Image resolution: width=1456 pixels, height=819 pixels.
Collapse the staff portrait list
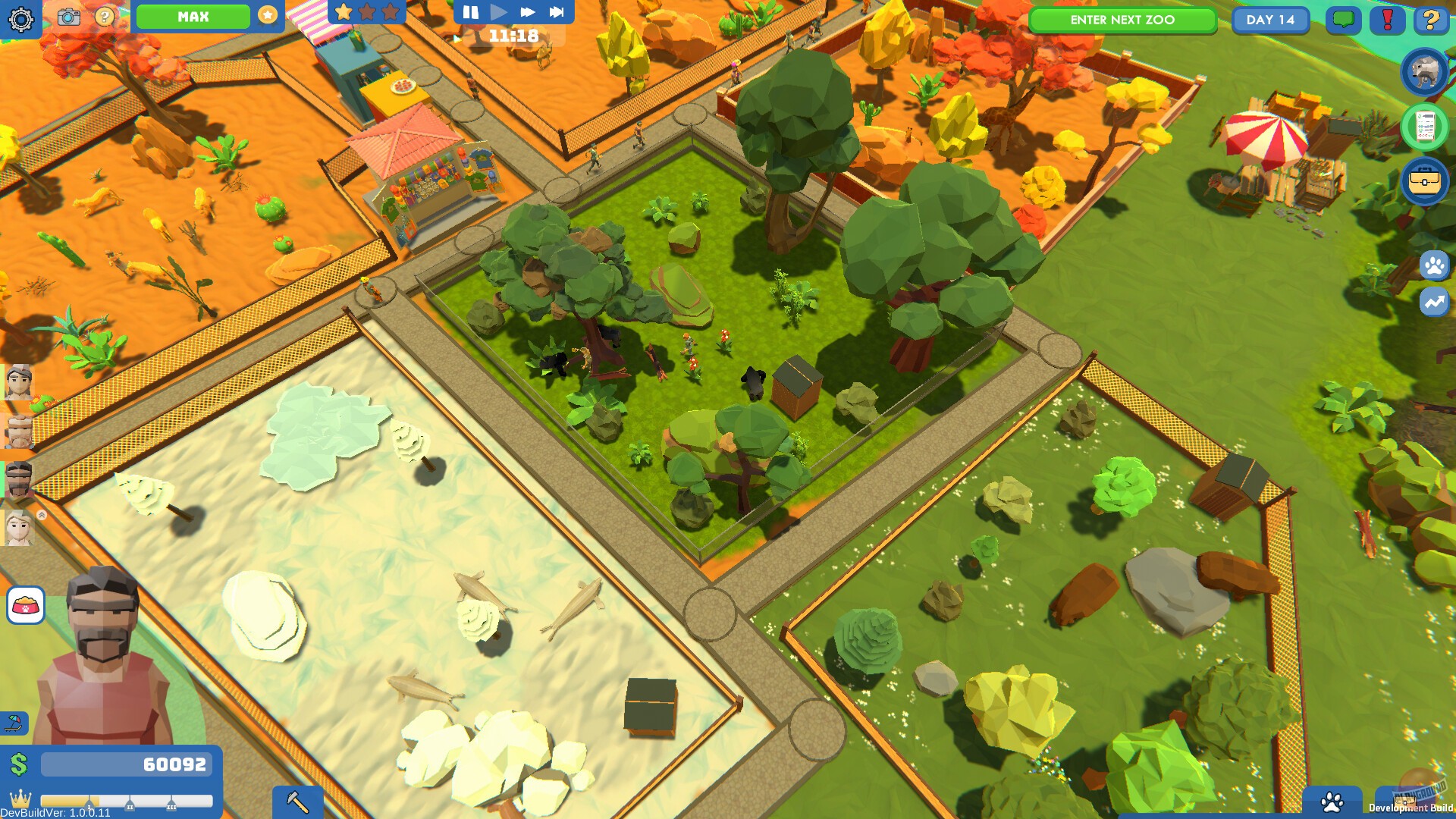pyautogui.click(x=41, y=514)
